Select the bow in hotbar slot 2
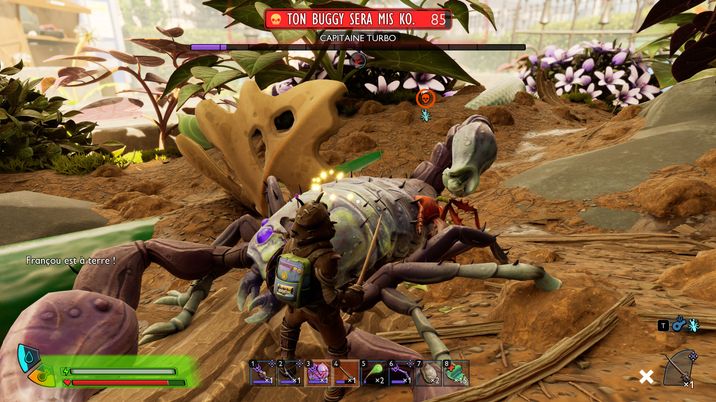 [x=289, y=373]
